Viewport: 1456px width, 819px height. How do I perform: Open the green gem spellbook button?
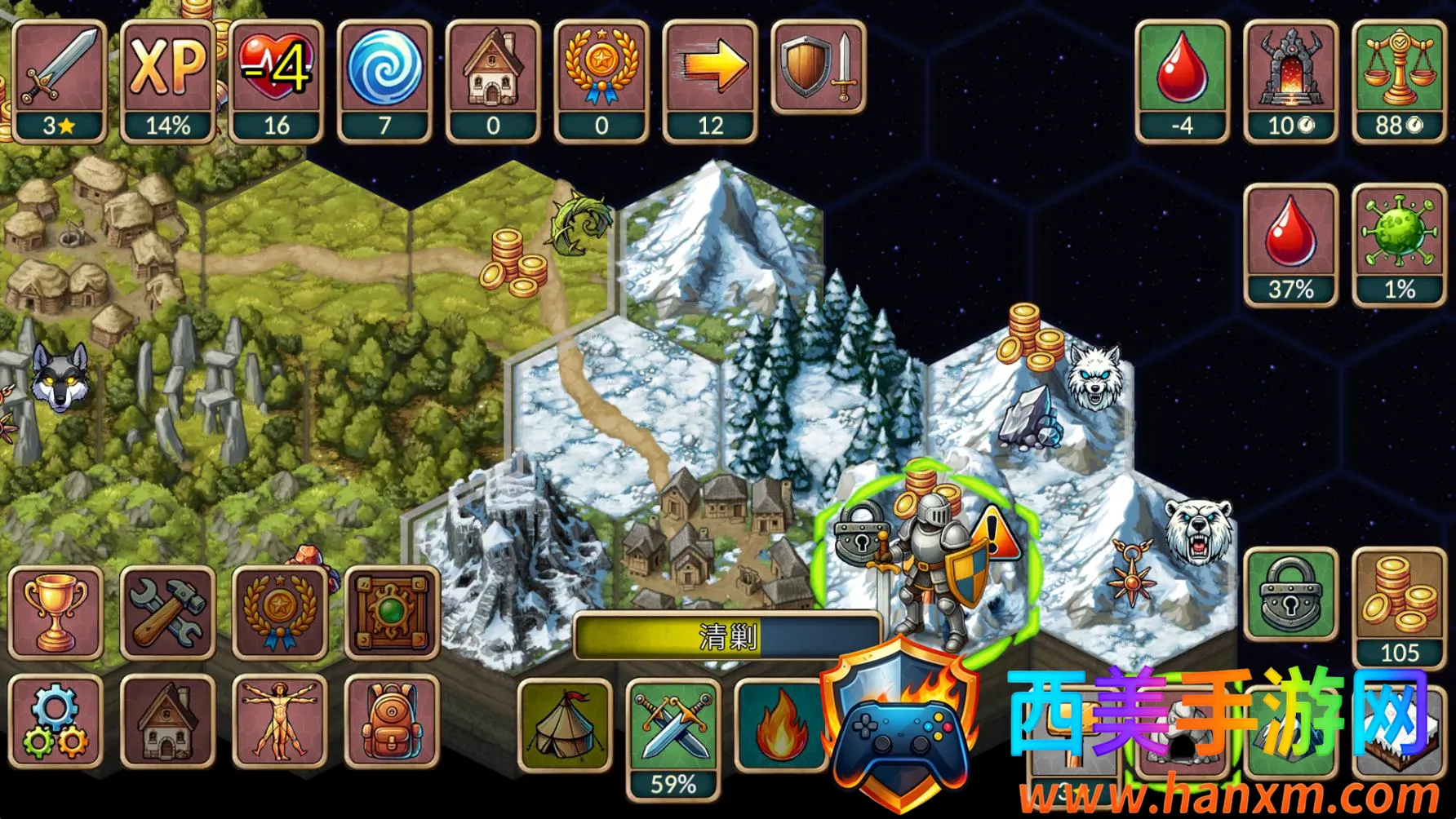(393, 612)
